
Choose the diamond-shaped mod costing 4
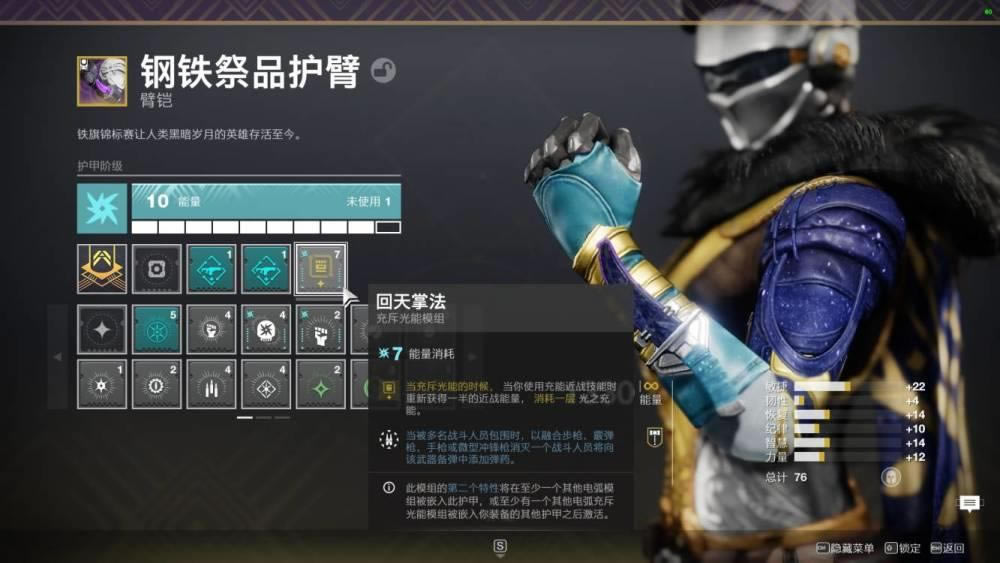[x=266, y=384]
